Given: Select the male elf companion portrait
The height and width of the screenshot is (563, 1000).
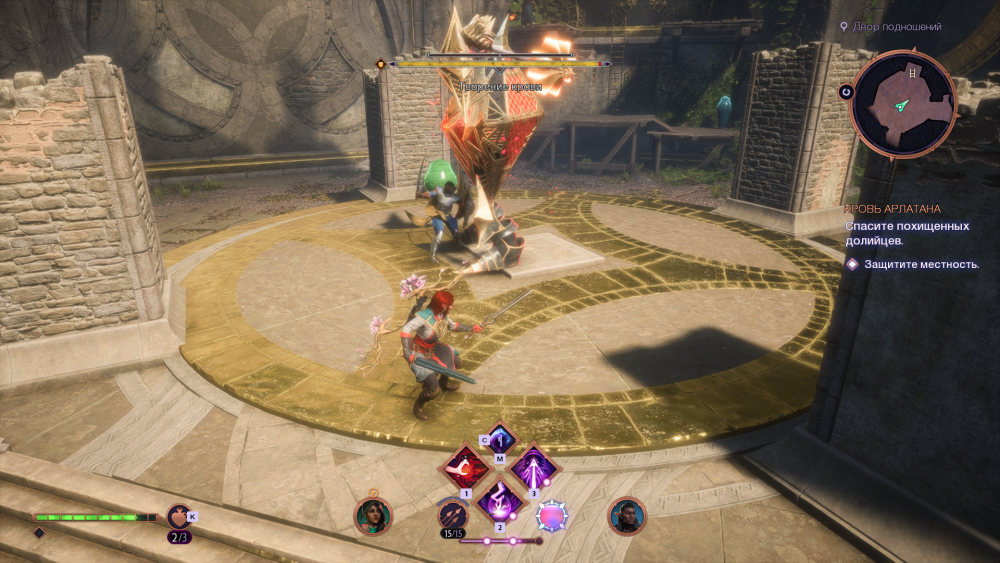Looking at the screenshot, I should pos(628,516).
